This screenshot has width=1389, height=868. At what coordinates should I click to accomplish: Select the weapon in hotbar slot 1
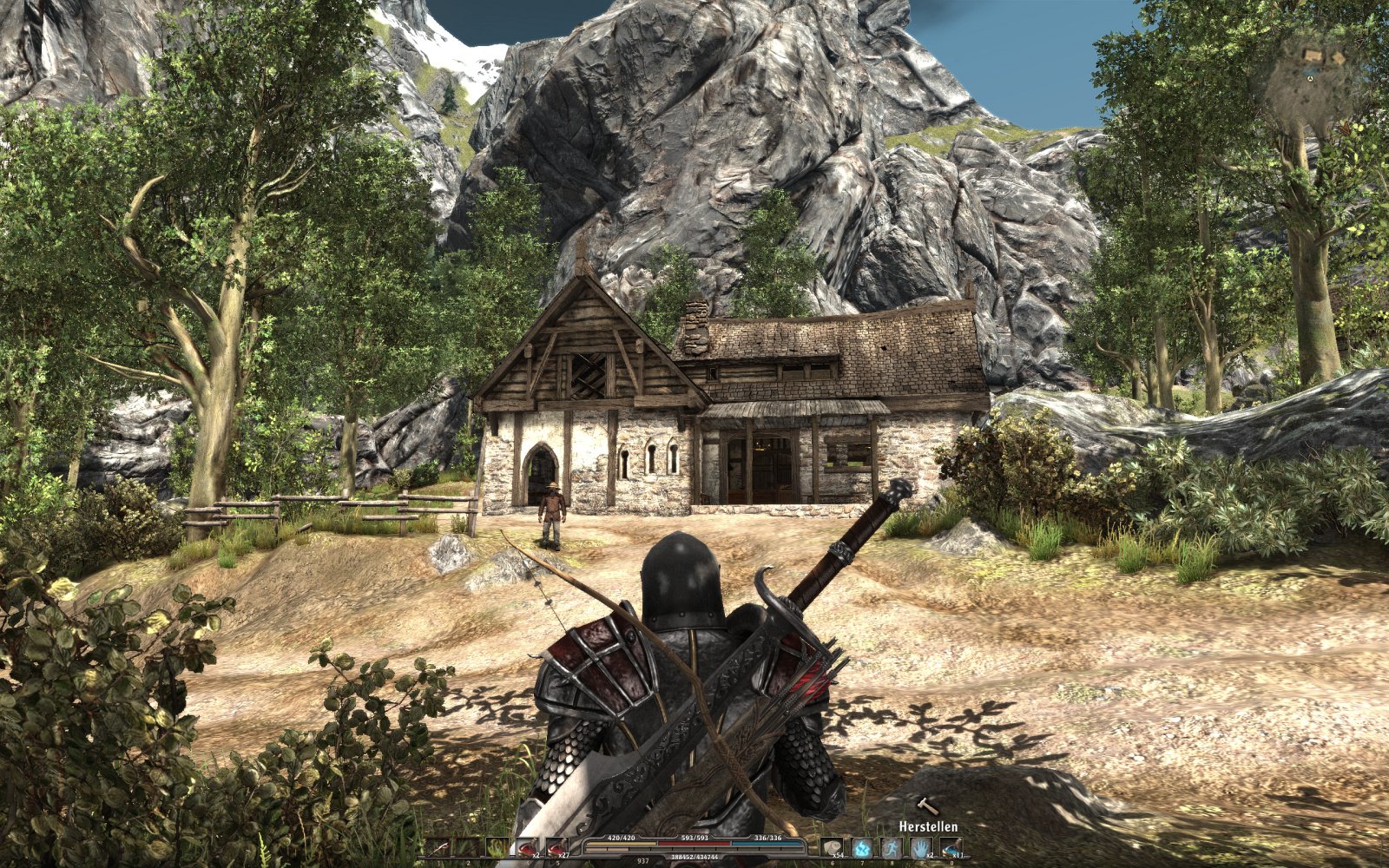pos(441,847)
